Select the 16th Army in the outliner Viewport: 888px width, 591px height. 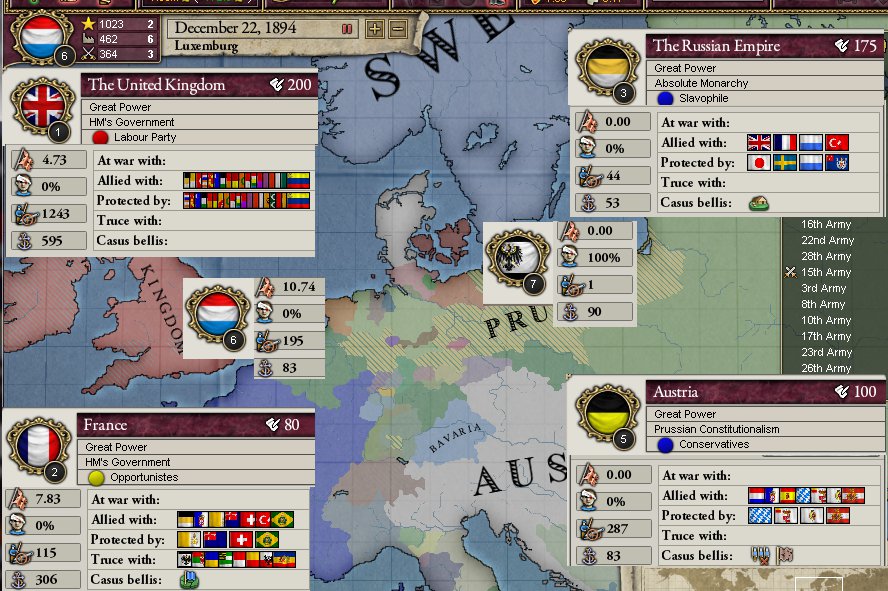826,224
